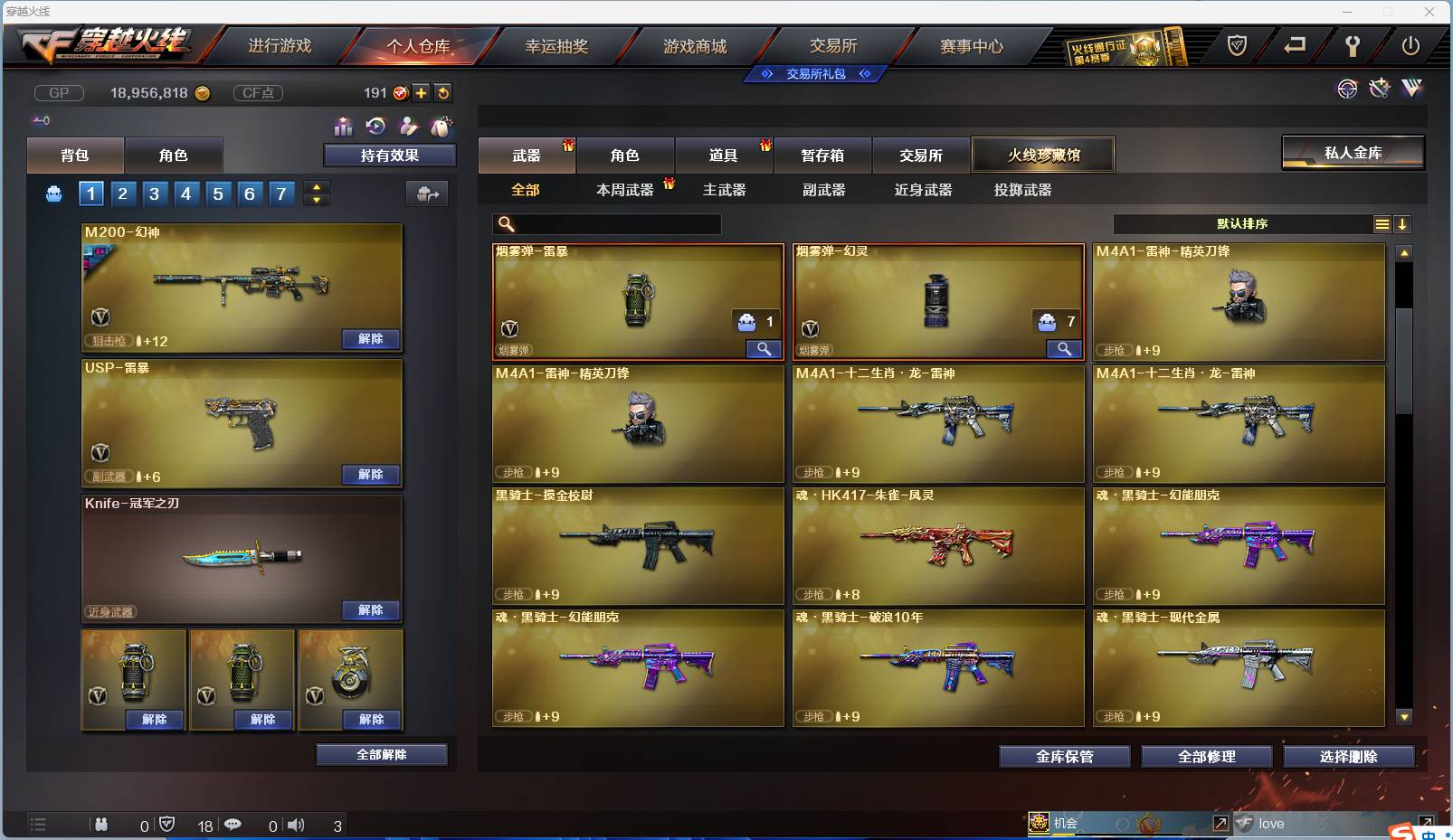Toggle the list view layout beside the sort bar
The image size is (1453, 840).
pos(1382,222)
